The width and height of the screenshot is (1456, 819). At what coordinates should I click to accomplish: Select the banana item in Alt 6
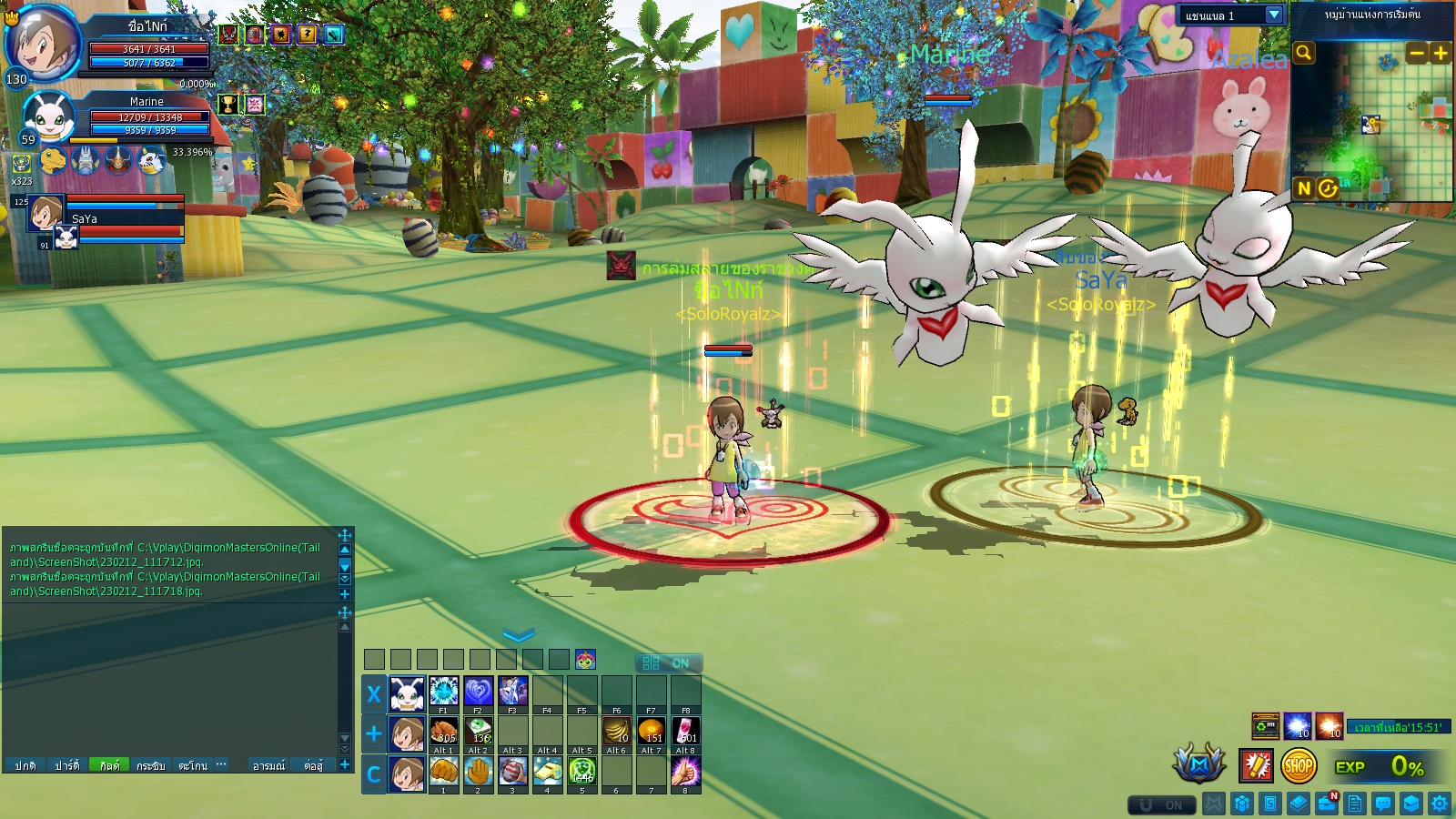tap(616, 731)
